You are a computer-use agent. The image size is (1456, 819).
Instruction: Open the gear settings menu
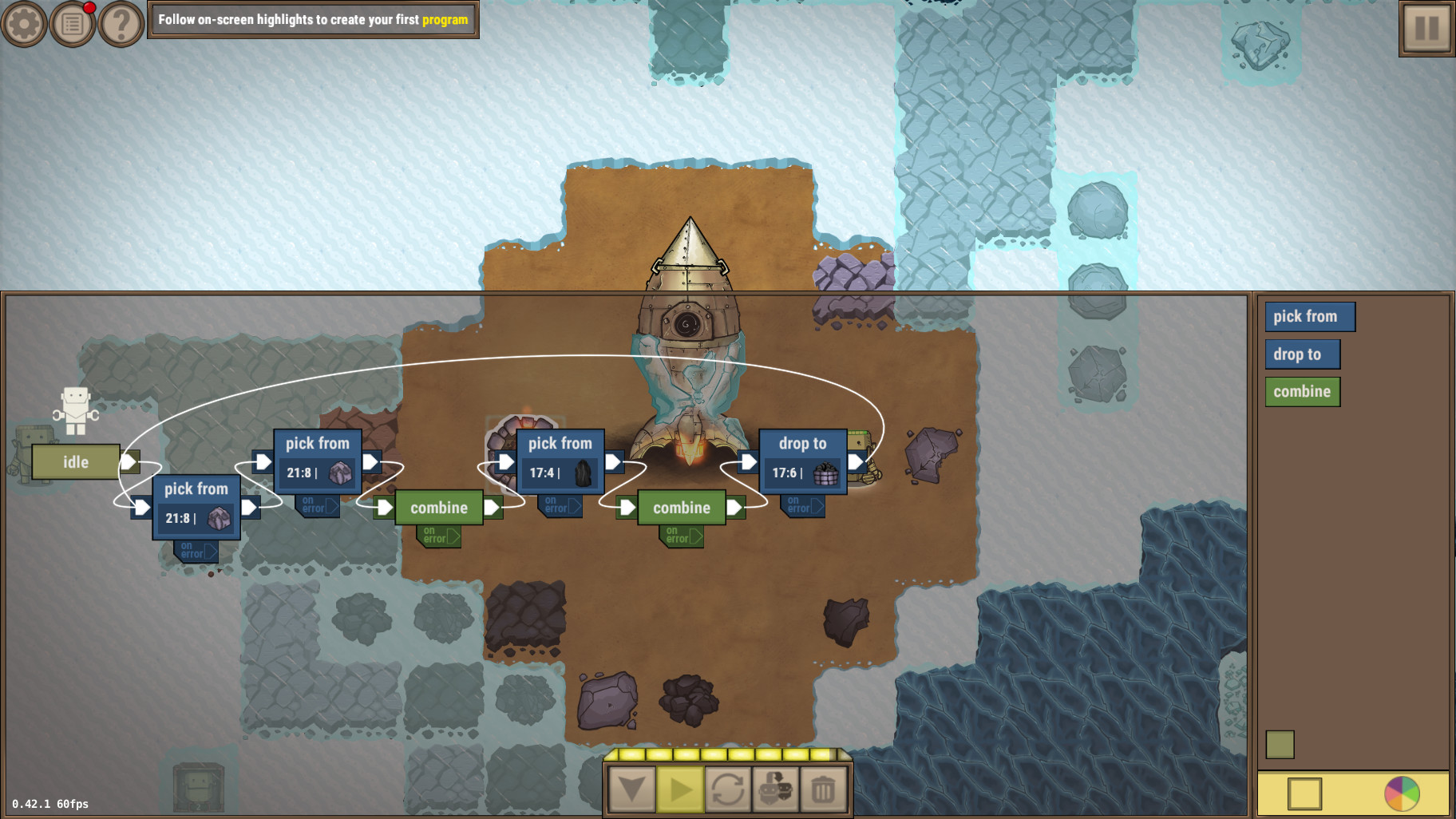(x=24, y=24)
